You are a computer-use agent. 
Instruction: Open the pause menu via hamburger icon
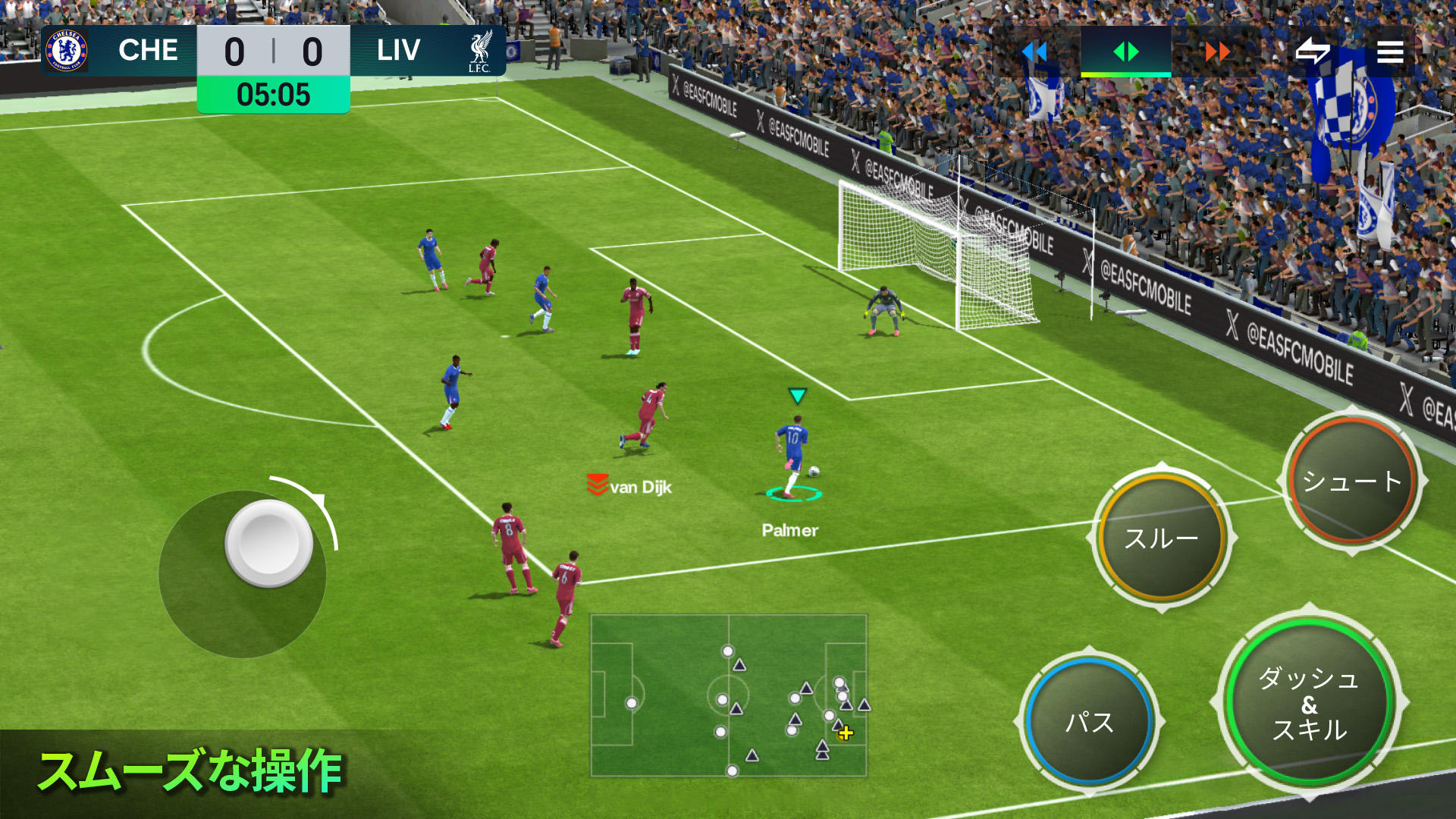[x=1390, y=52]
